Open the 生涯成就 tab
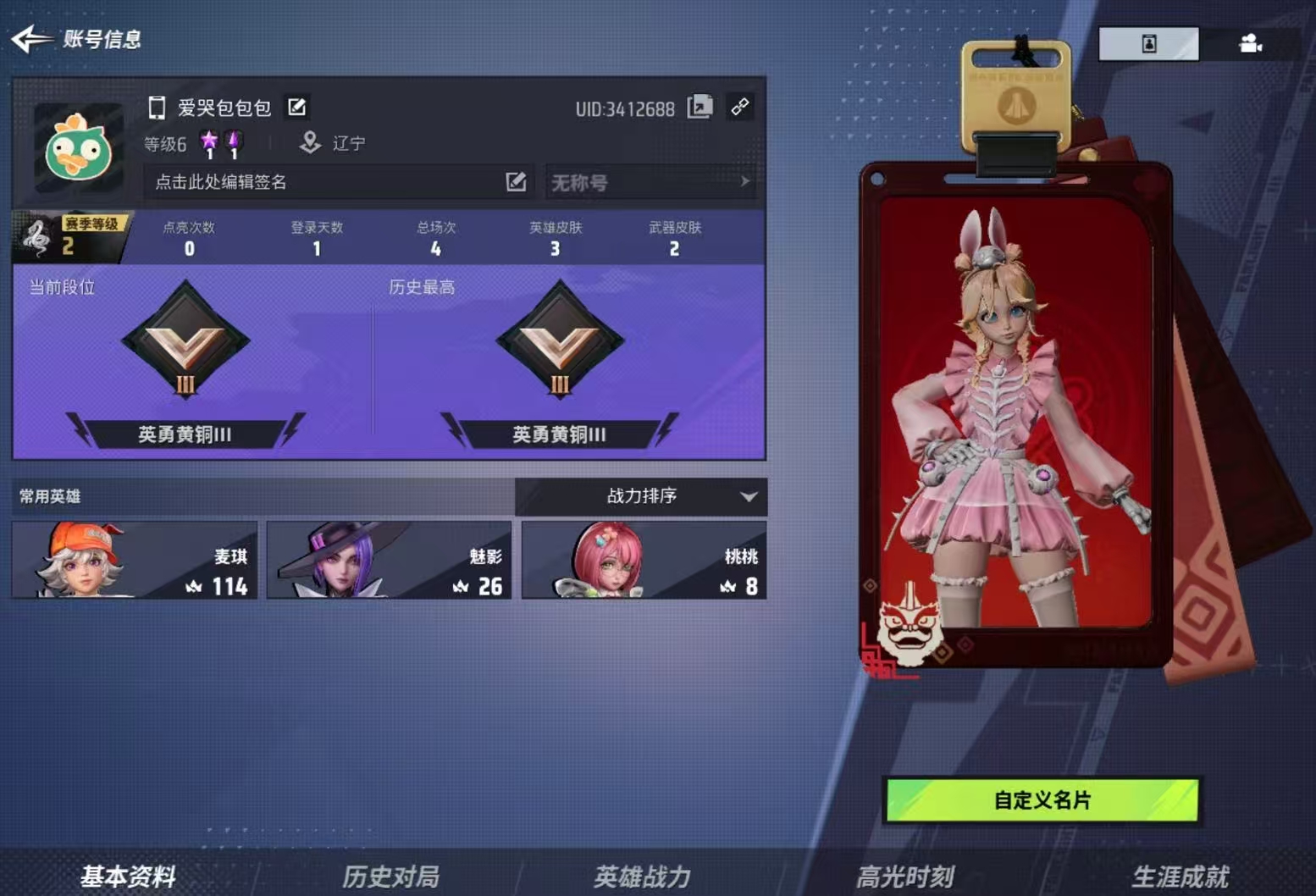This screenshot has height=896, width=1316. [1181, 876]
